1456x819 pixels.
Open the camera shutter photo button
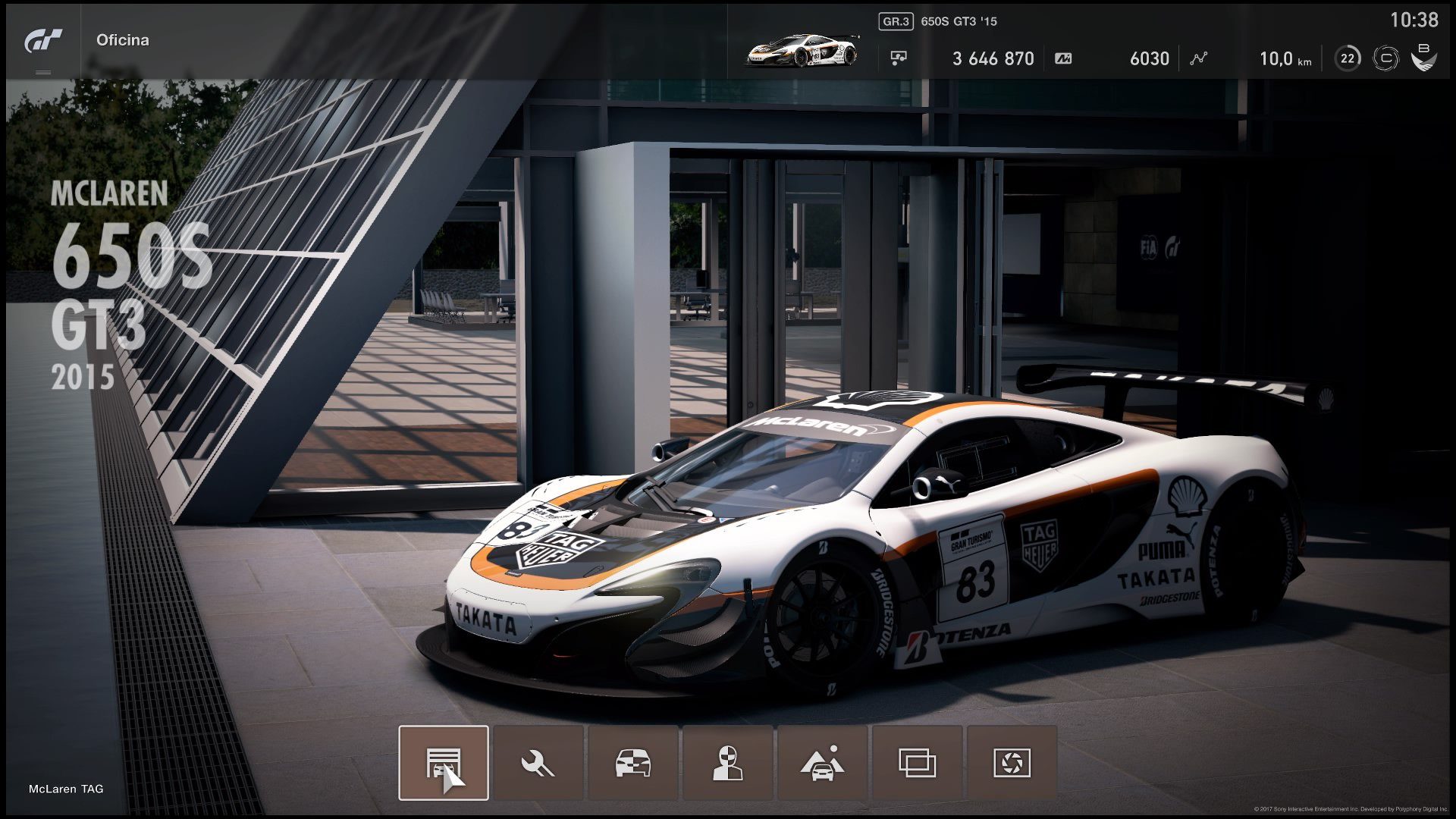(1012, 763)
